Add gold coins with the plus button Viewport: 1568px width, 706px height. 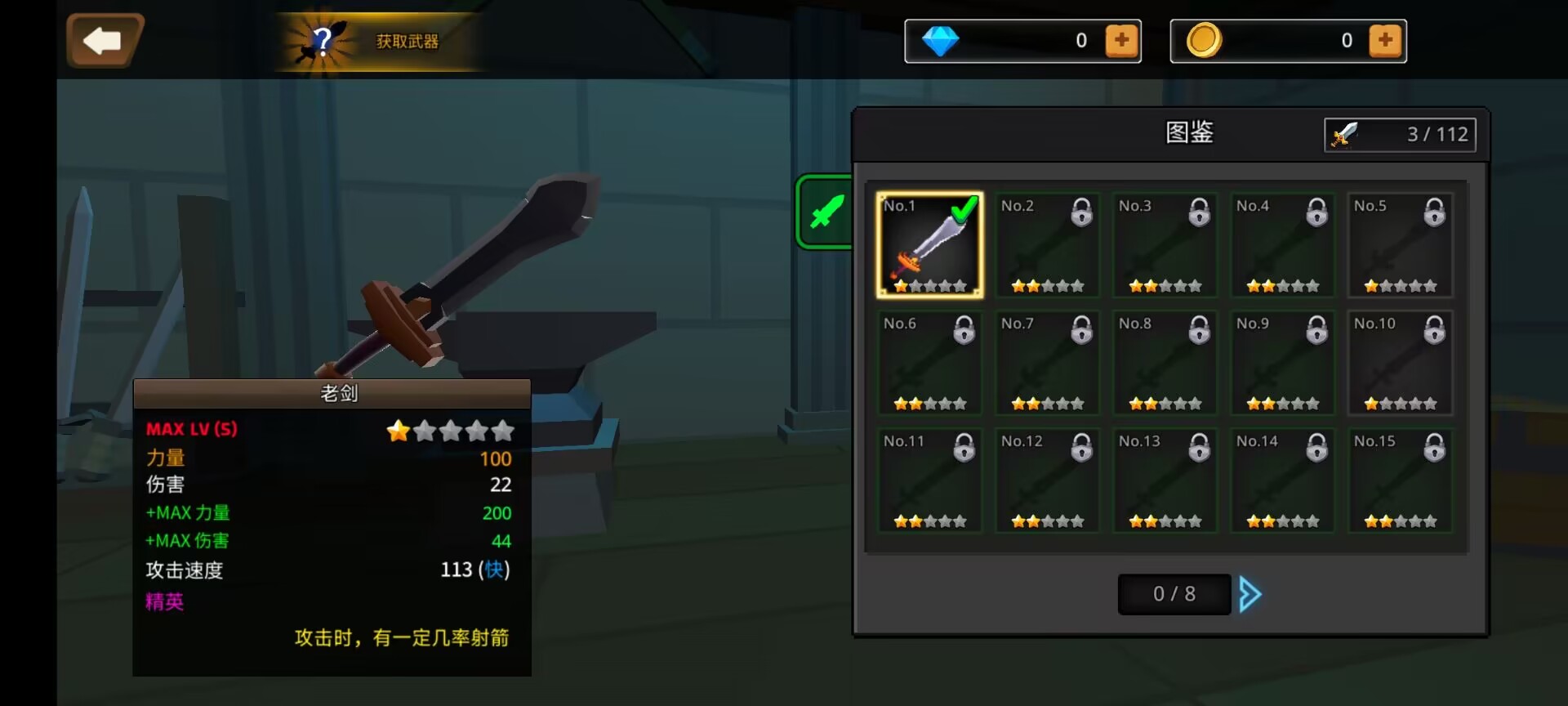point(1385,40)
